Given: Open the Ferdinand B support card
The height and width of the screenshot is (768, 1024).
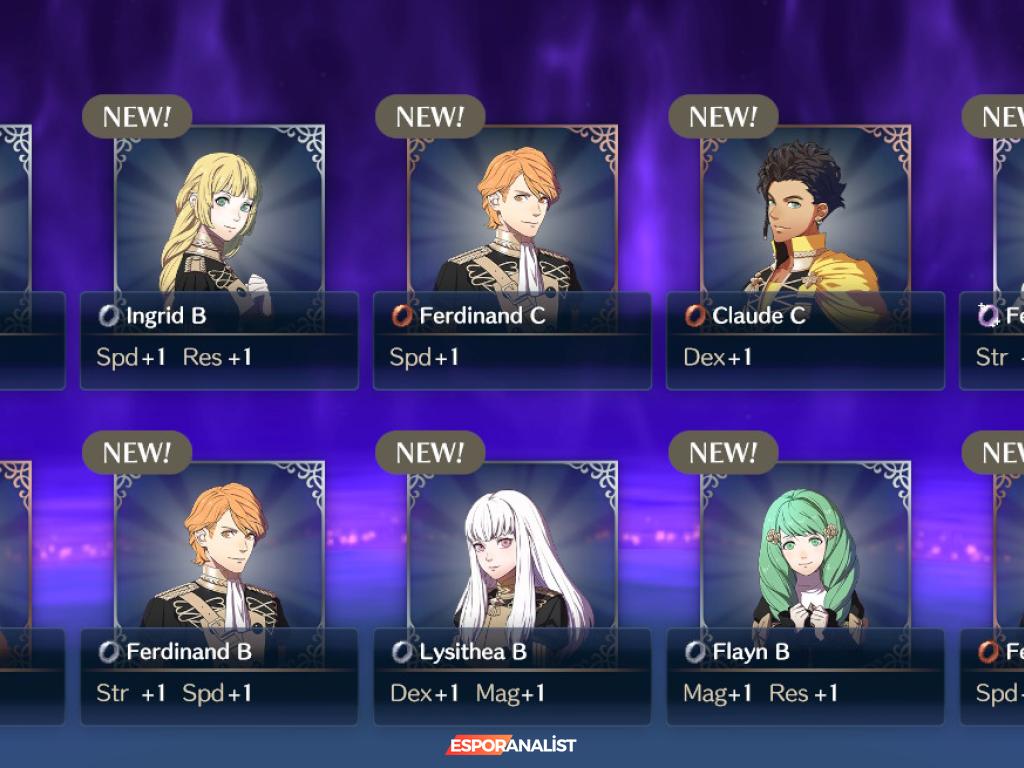Looking at the screenshot, I should click(x=219, y=585).
